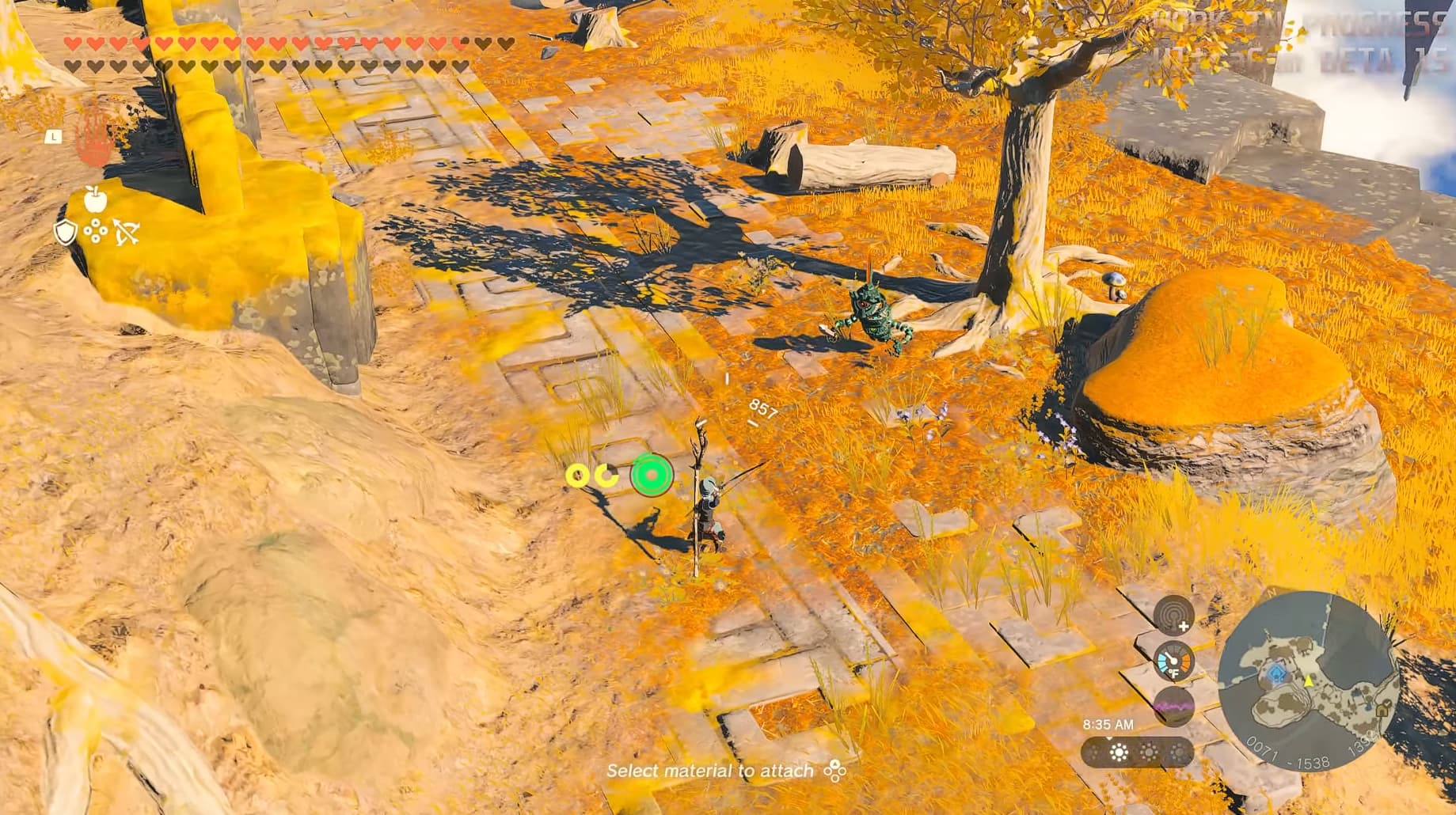Click the Fahrenheit temperature gauge
The image size is (1456, 815).
pos(1174,661)
